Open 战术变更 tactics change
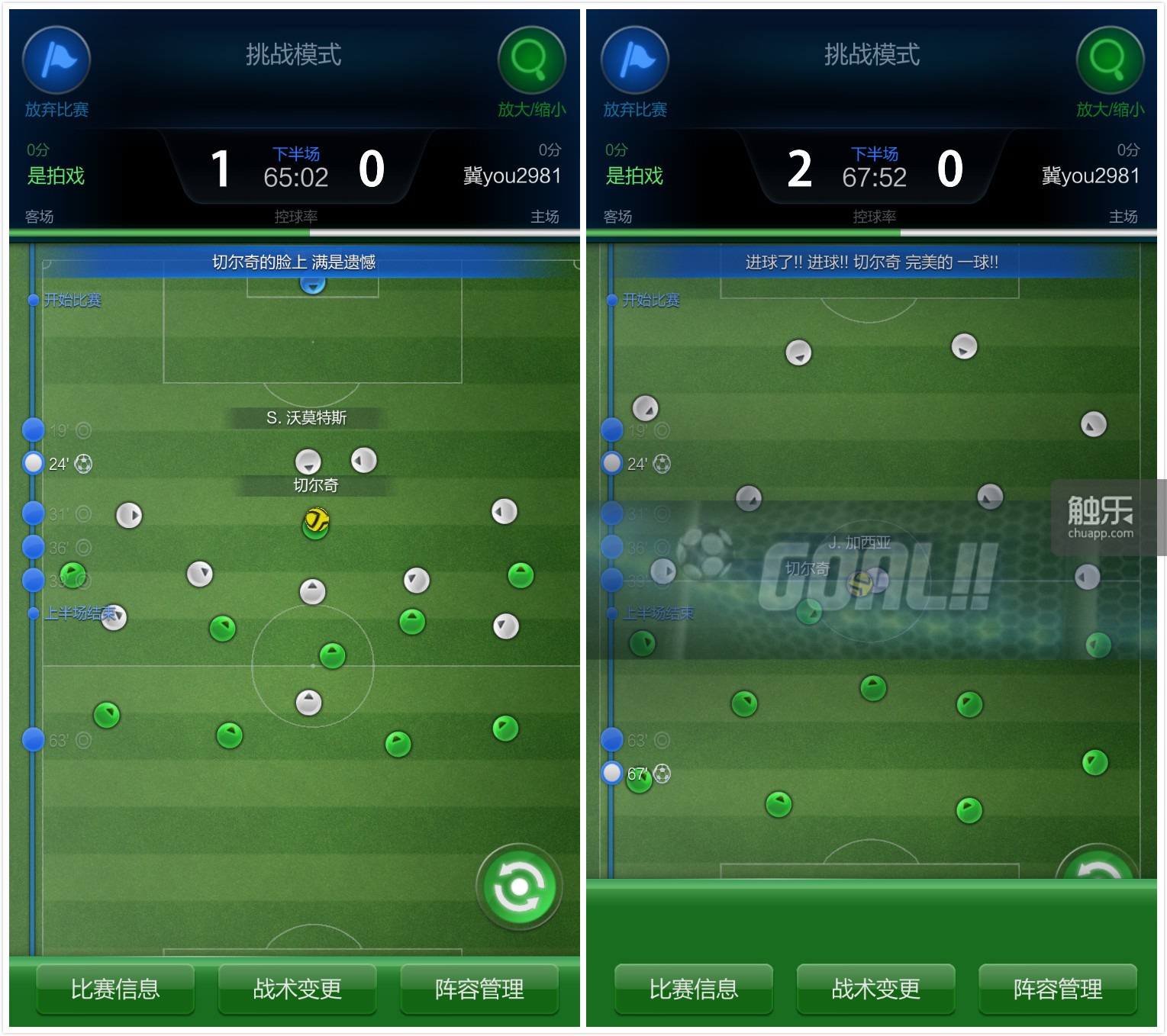 tap(296, 989)
